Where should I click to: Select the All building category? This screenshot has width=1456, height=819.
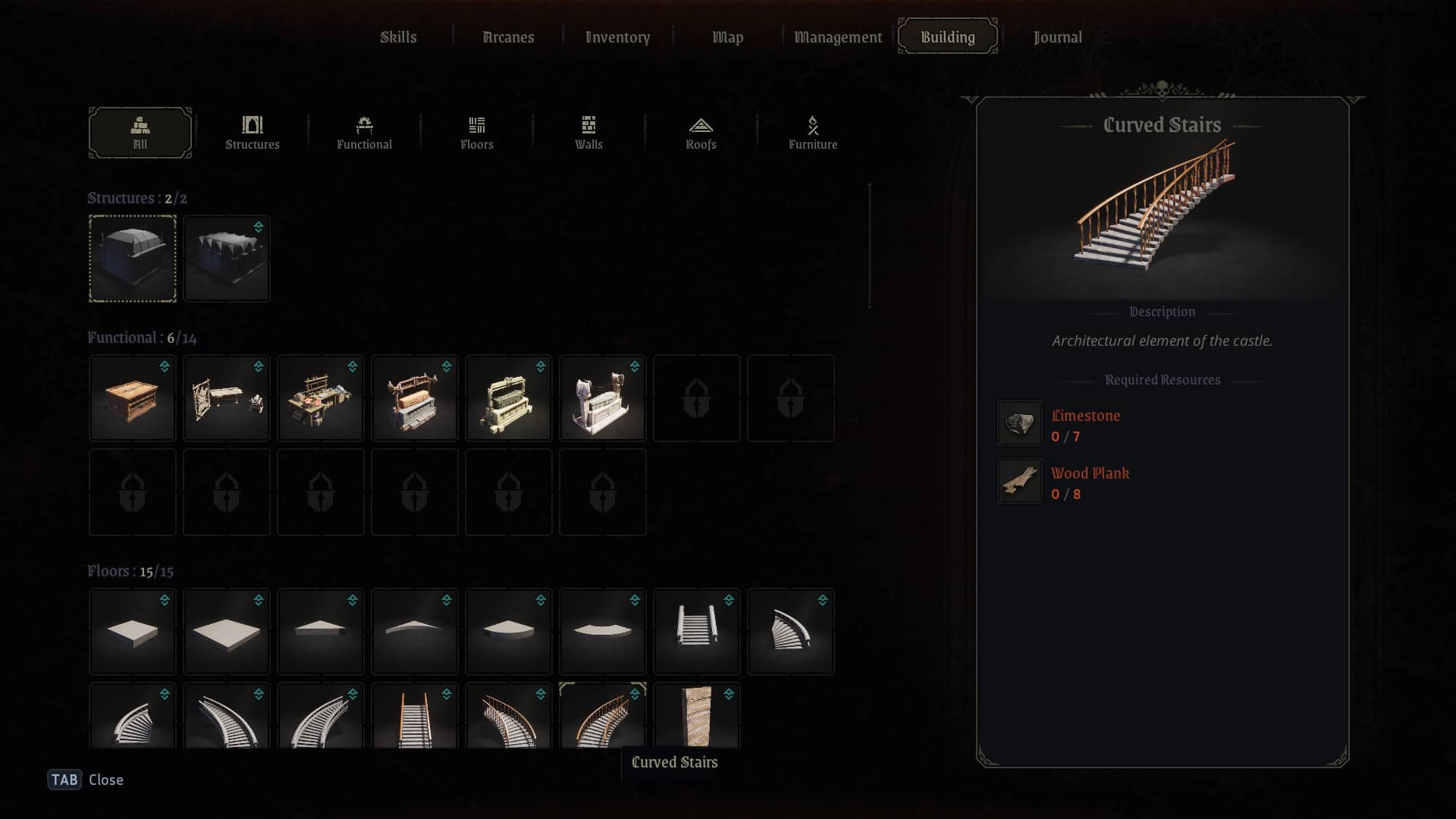(x=140, y=133)
